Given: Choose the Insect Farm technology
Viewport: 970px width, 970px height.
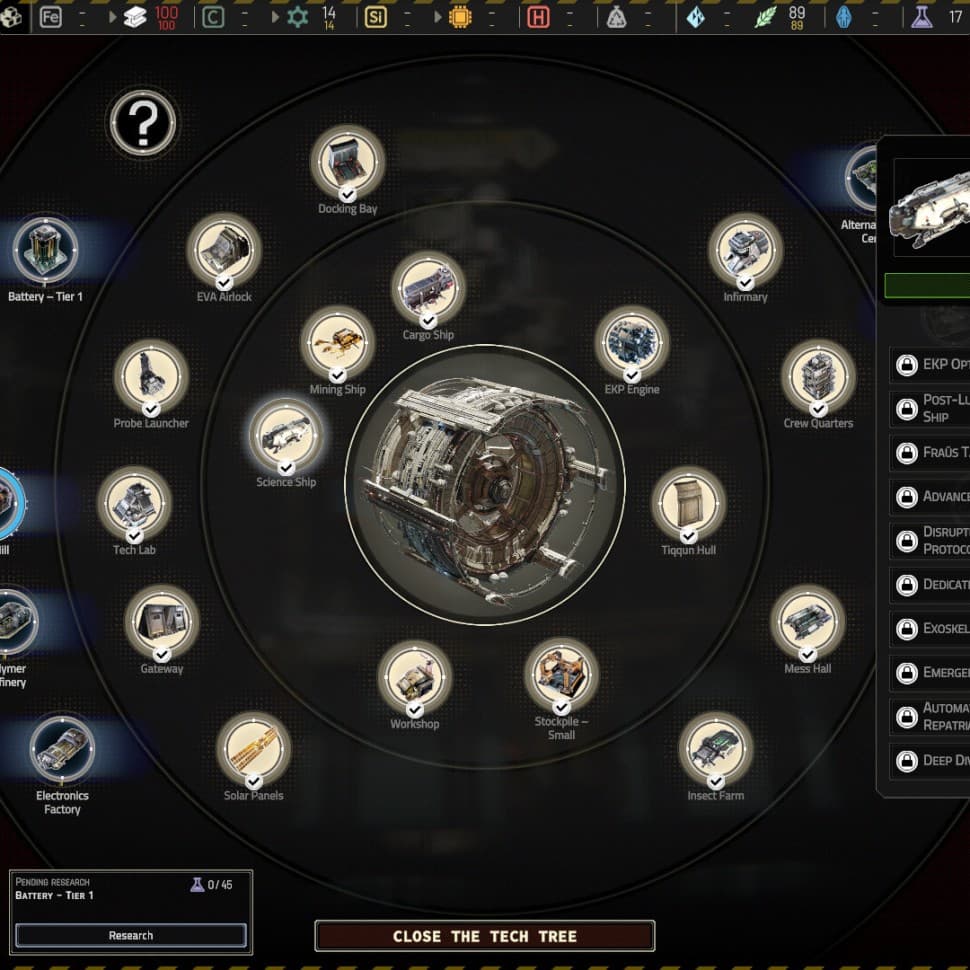Looking at the screenshot, I should 716,749.
